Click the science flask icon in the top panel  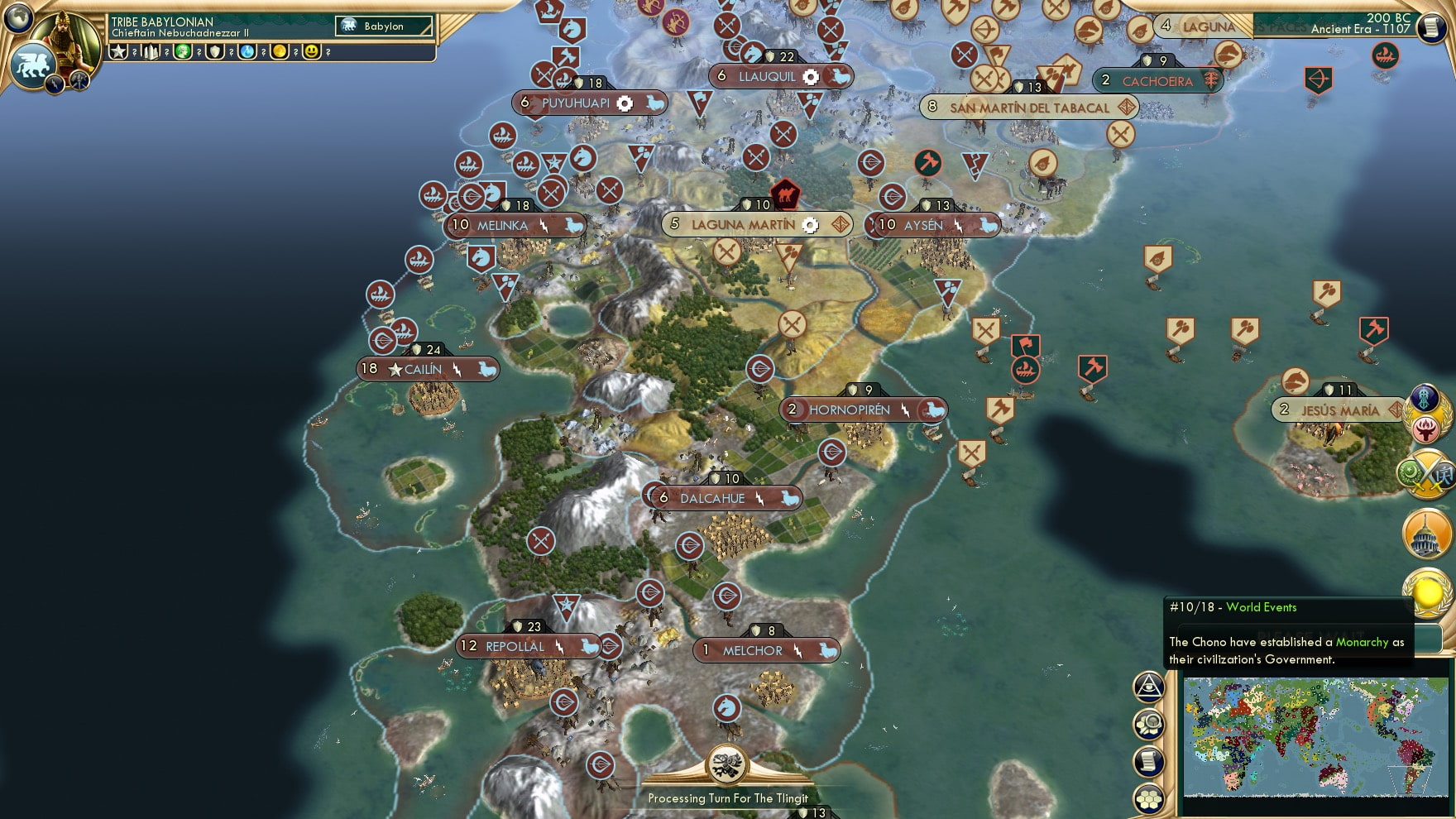[246, 53]
